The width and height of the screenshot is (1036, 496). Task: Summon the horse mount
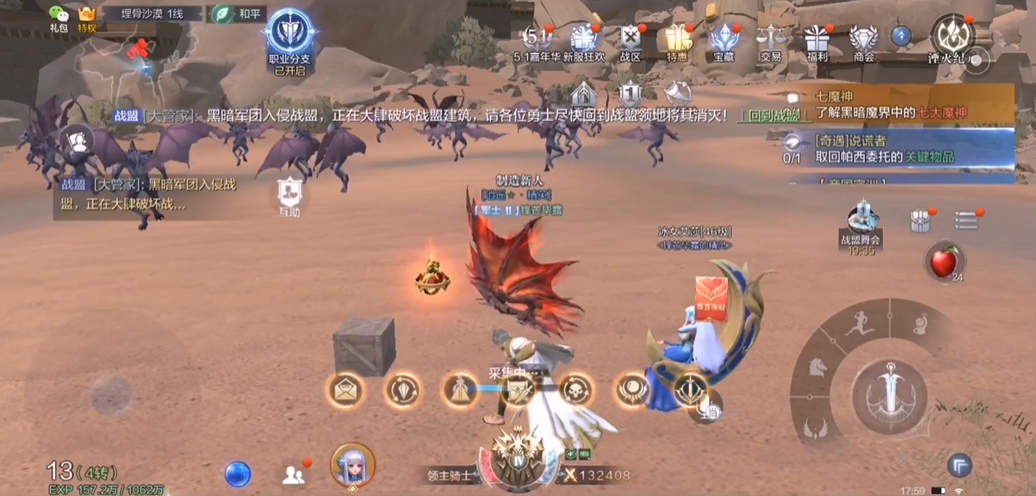pyautogui.click(x=820, y=369)
